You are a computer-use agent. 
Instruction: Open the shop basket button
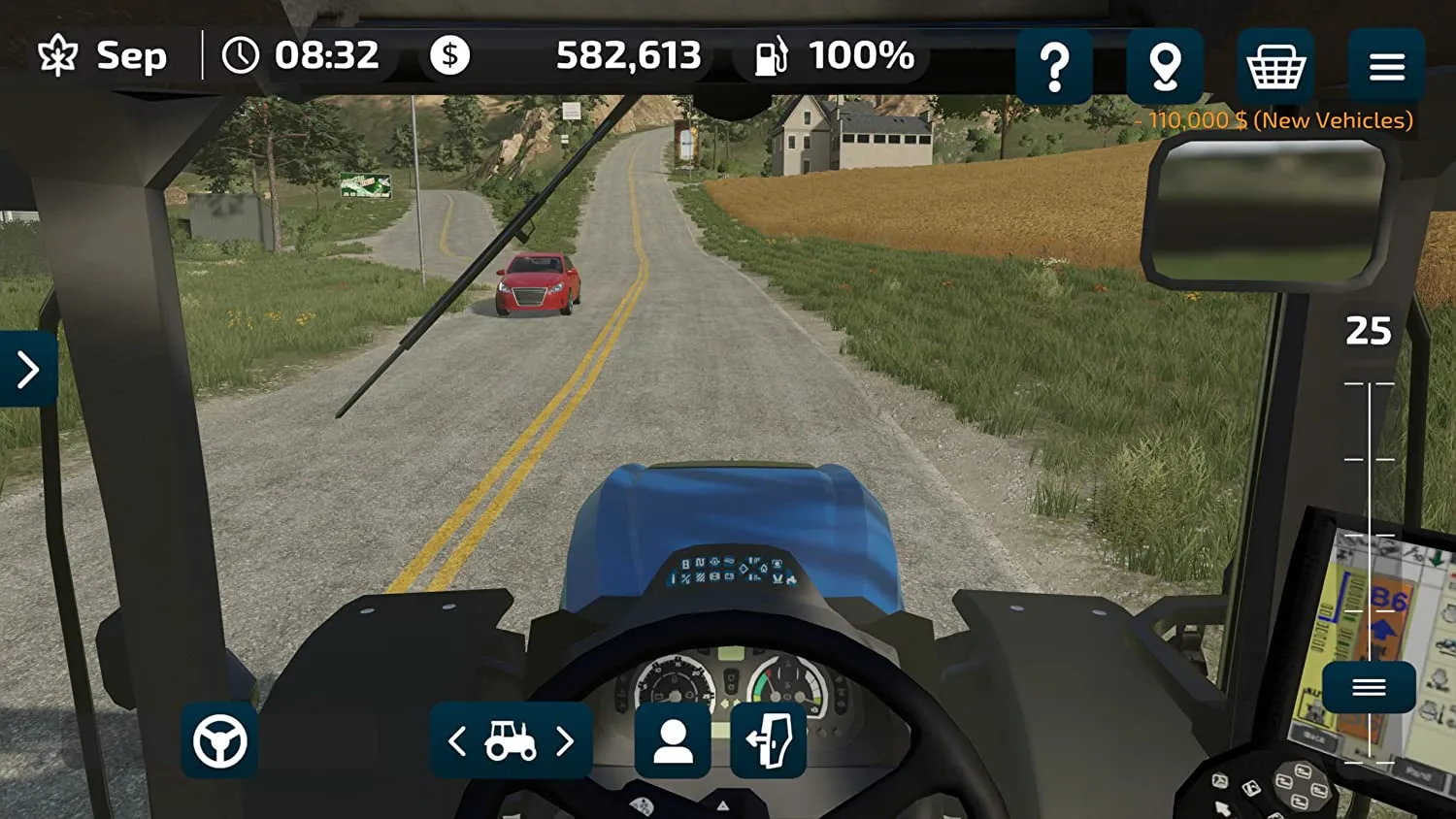[1275, 66]
